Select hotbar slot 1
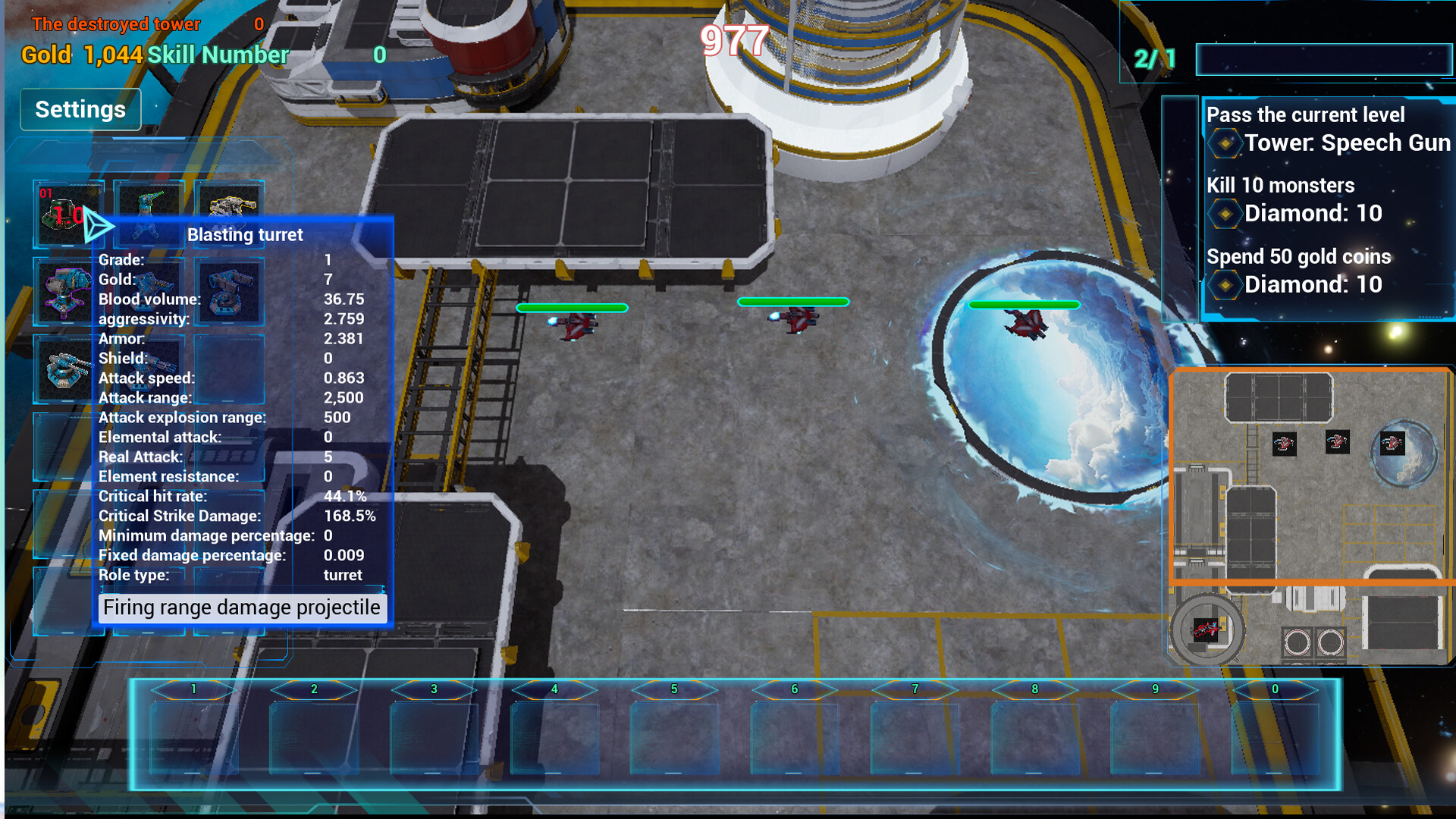 tap(193, 732)
